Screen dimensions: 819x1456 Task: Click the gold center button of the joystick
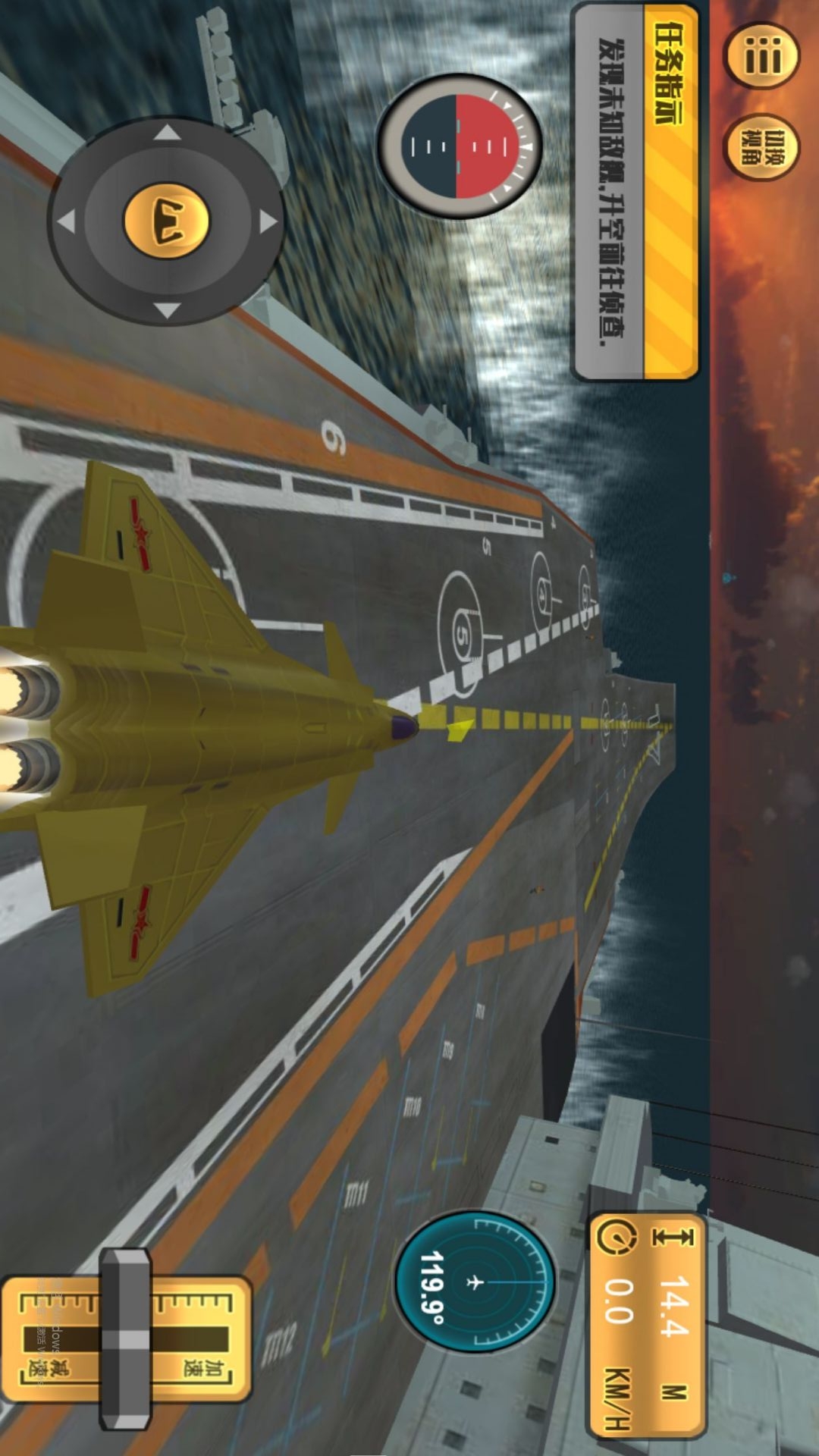(x=167, y=221)
